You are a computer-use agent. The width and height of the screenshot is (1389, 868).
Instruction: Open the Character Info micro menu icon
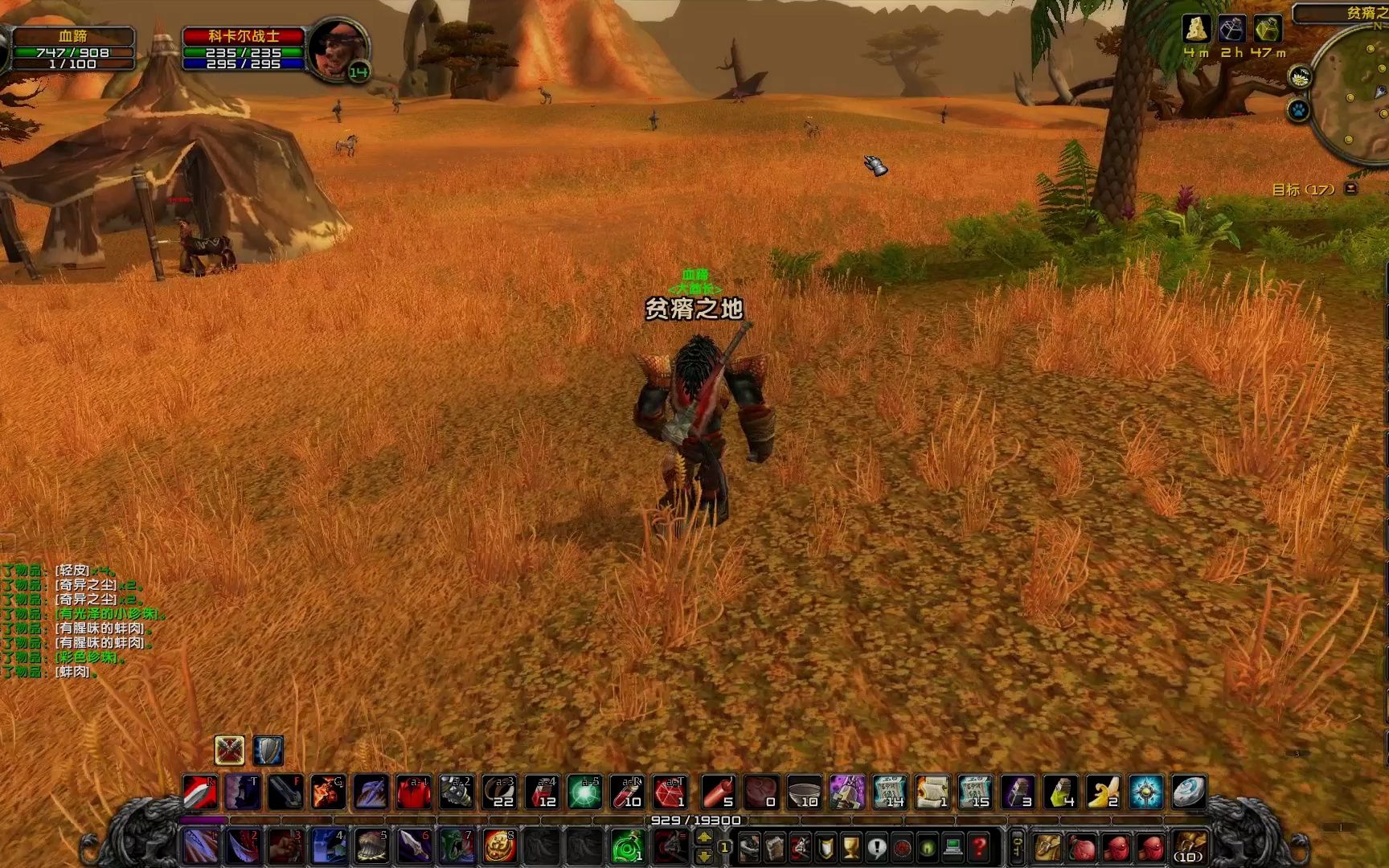pos(749,849)
